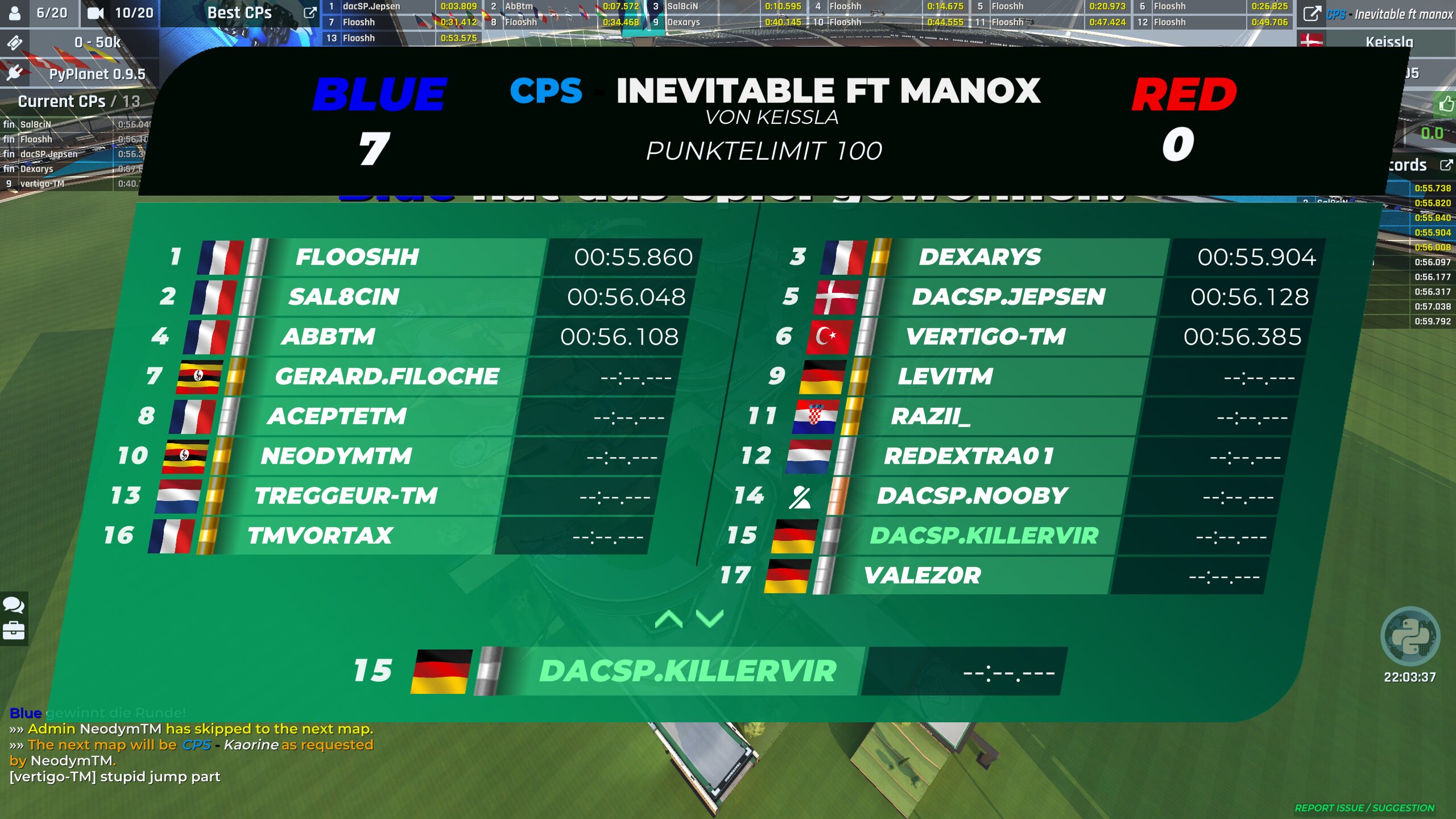
Task: Click the spectator camera icon
Action: pos(96,13)
